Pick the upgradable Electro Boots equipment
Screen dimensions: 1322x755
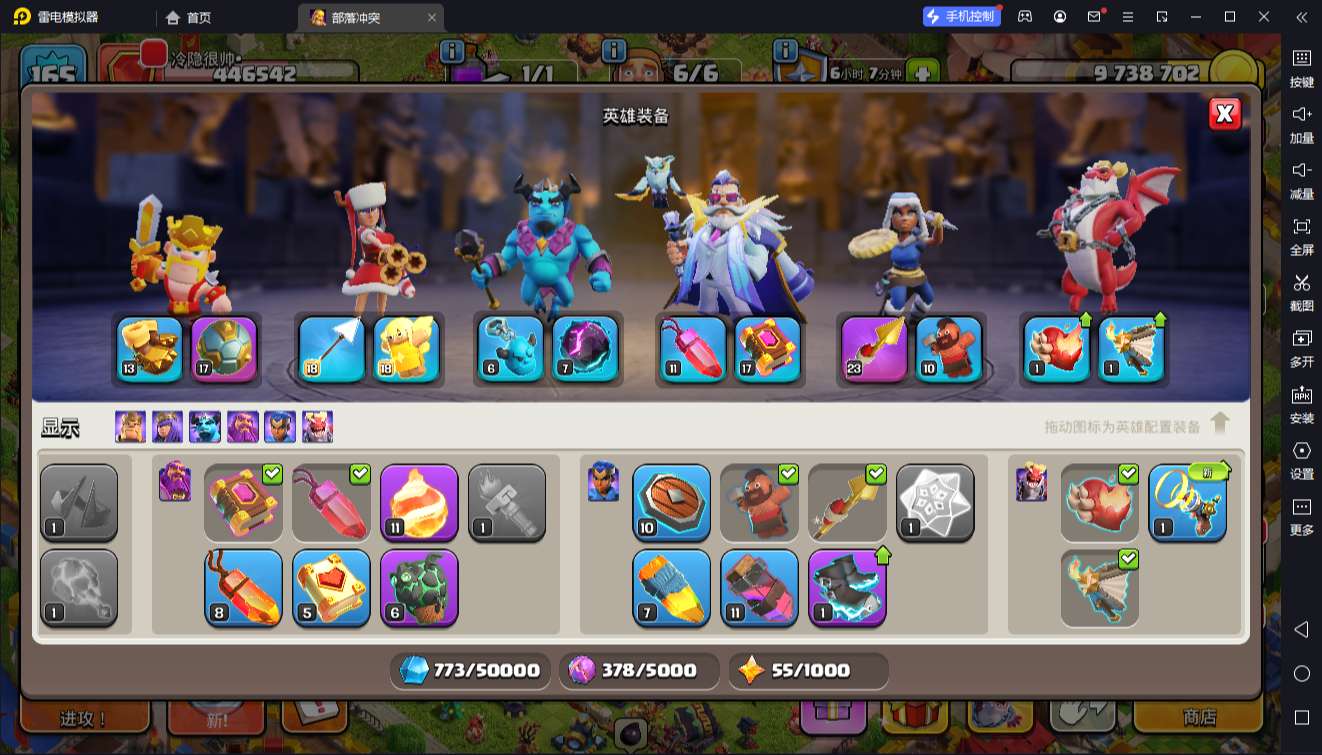pyautogui.click(x=847, y=588)
